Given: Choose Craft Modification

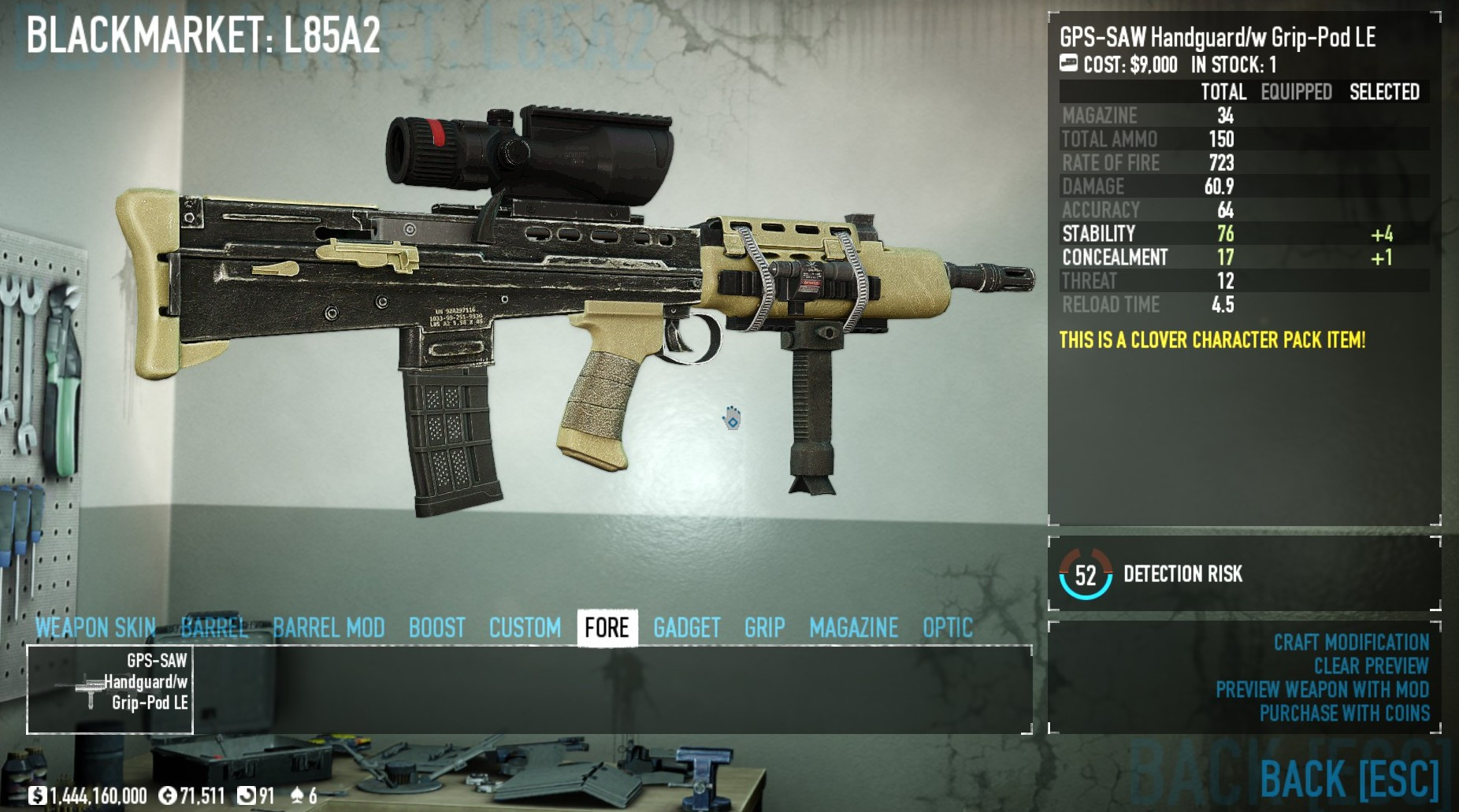Looking at the screenshot, I should point(1351,643).
